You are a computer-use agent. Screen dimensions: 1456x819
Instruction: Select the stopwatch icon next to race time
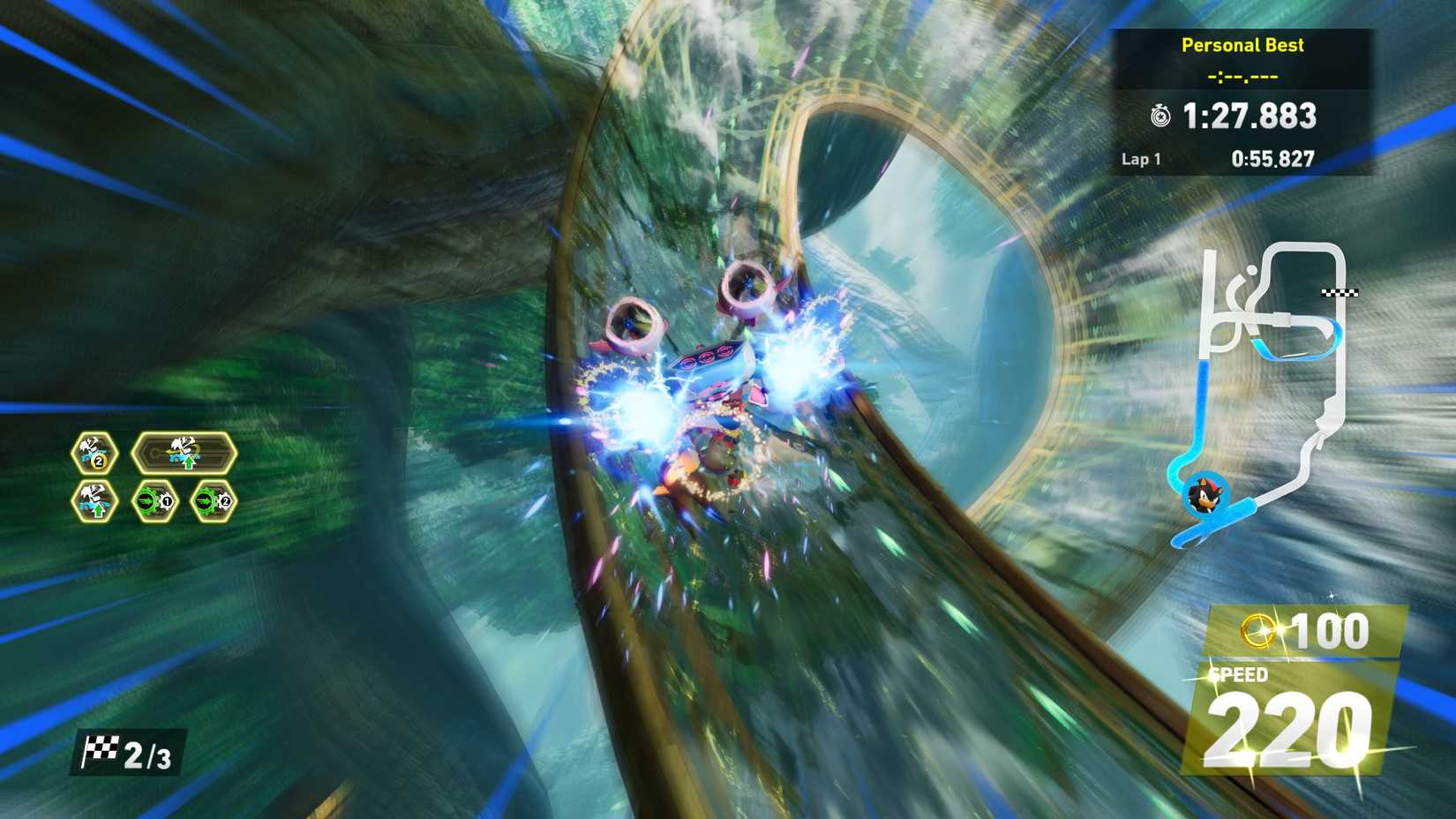pos(1161,116)
